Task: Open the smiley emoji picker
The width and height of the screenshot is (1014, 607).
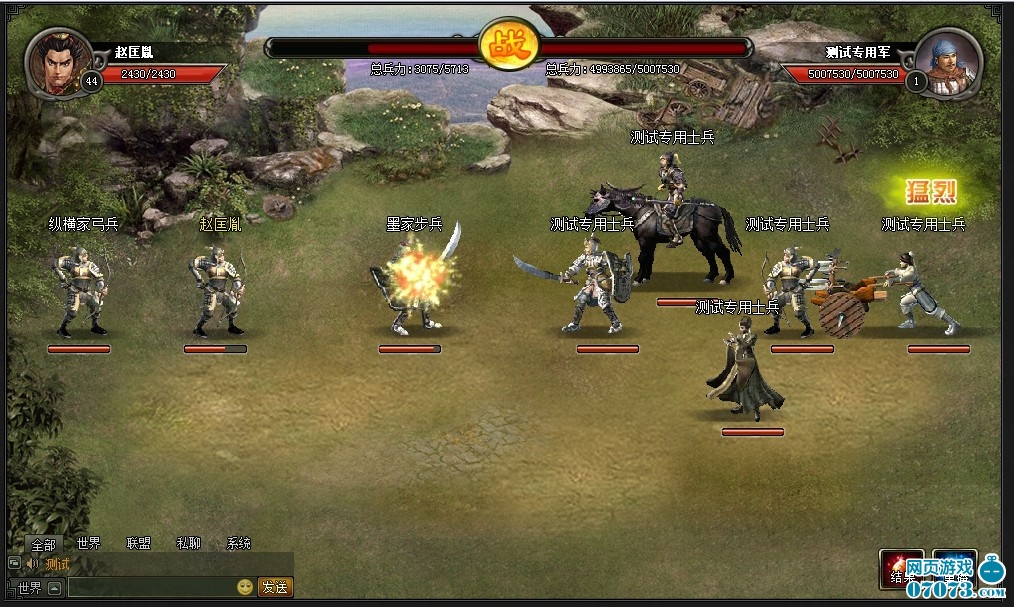Action: [x=245, y=587]
